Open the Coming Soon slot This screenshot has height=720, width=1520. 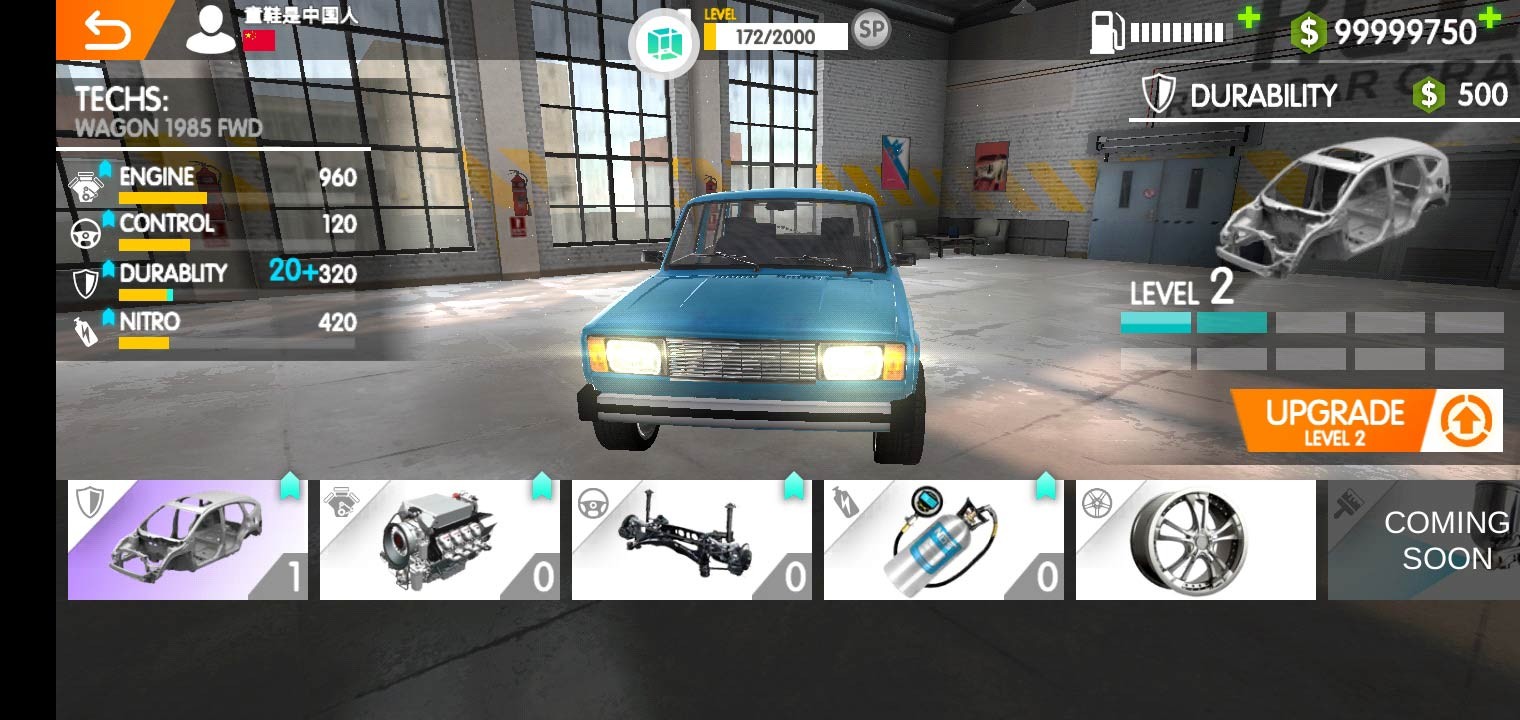pyautogui.click(x=1448, y=540)
